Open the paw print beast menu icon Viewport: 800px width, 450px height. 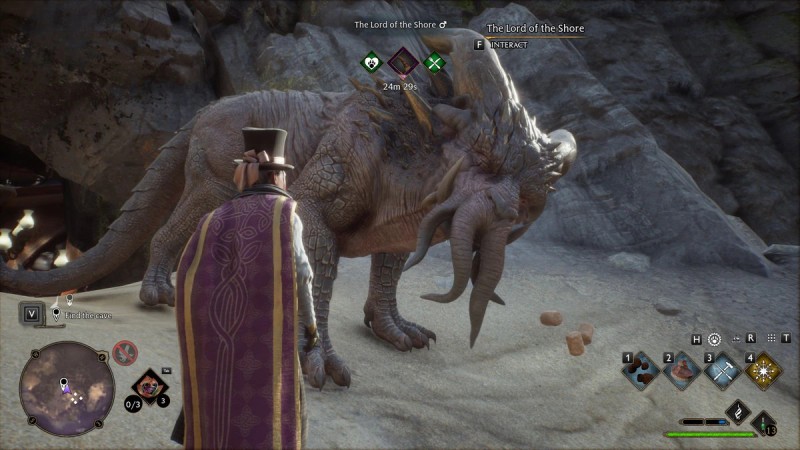tap(714, 339)
